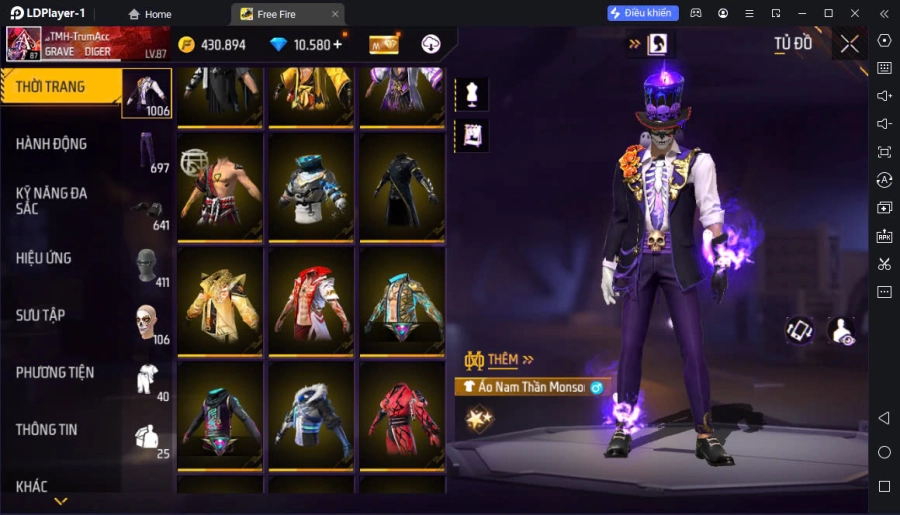Choose the long black coat outfit
The image size is (900, 515).
pyautogui.click(x=401, y=186)
